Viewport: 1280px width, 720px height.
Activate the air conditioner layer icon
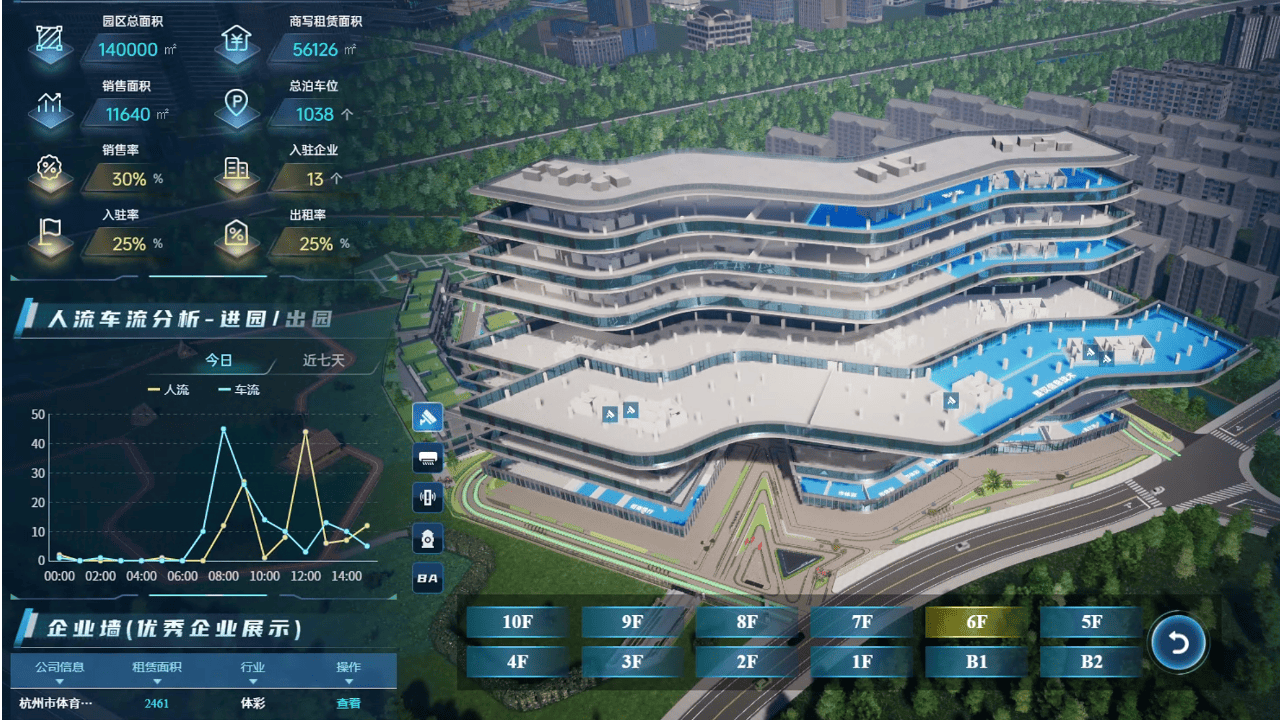428,457
